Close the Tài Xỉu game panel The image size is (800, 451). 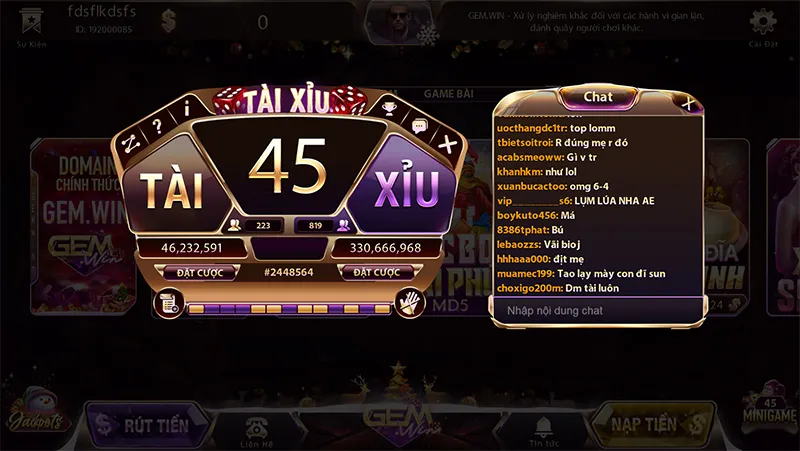click(x=448, y=145)
